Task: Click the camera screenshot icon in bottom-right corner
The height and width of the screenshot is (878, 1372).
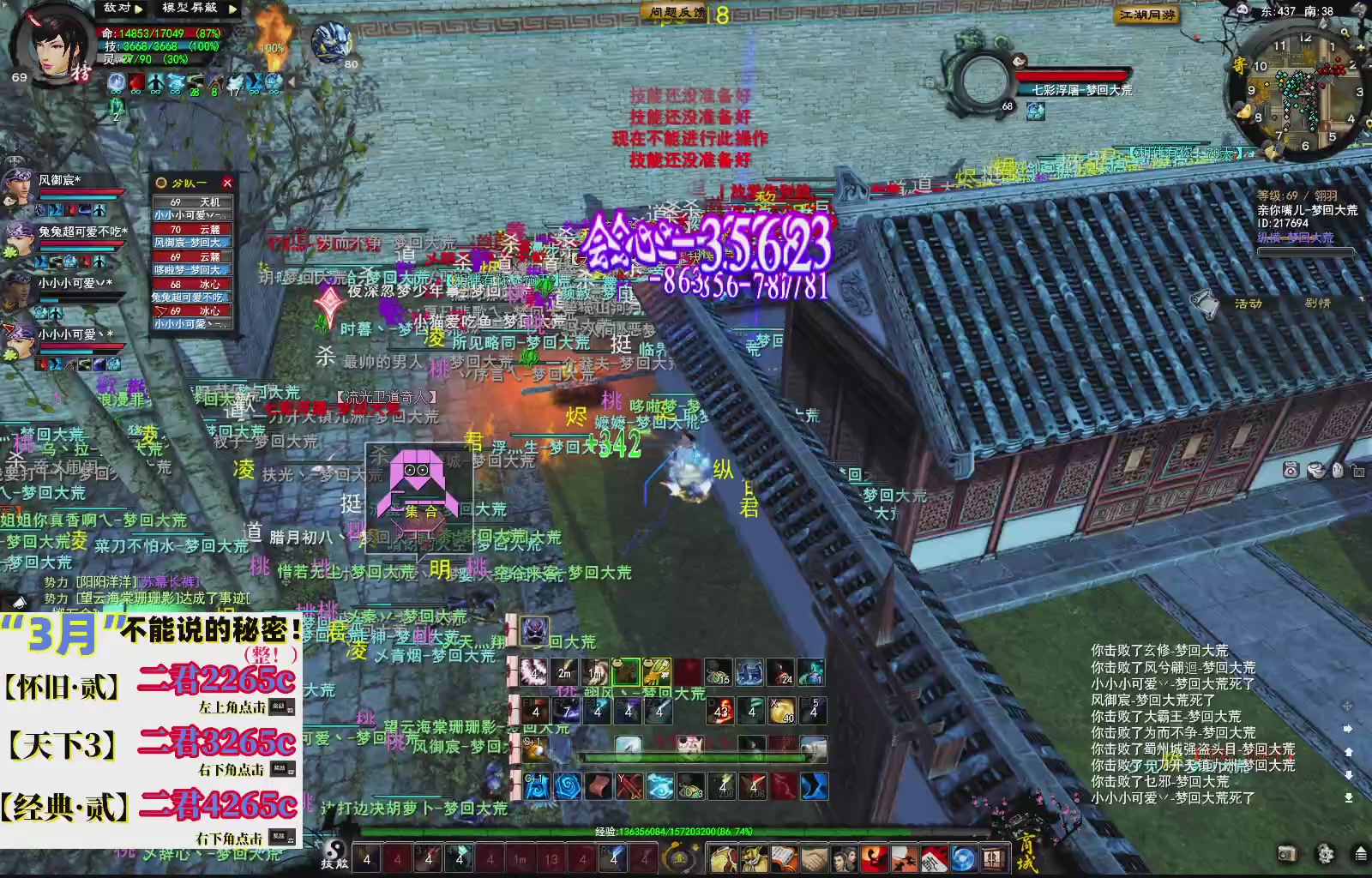Action: (x=1288, y=853)
